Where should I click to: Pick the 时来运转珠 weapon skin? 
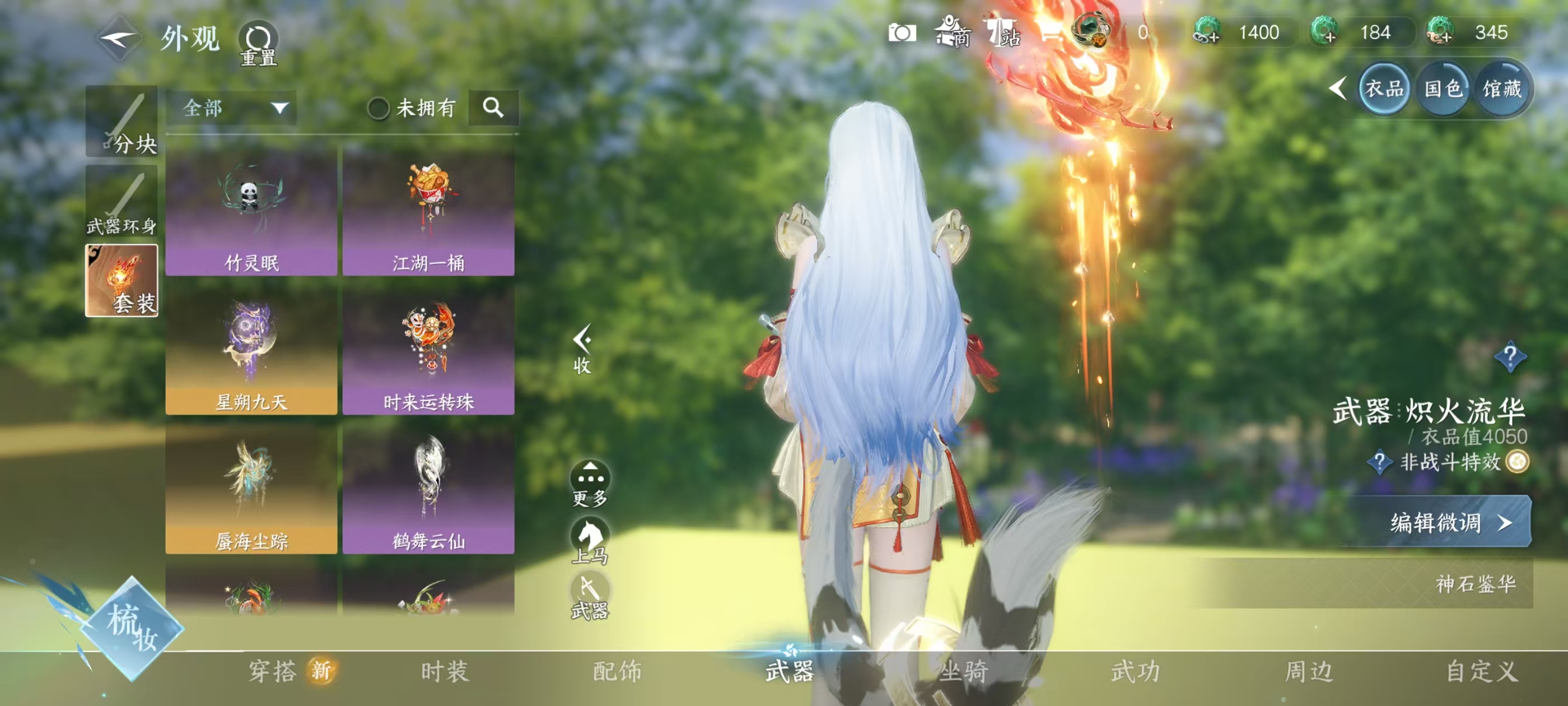(x=428, y=350)
